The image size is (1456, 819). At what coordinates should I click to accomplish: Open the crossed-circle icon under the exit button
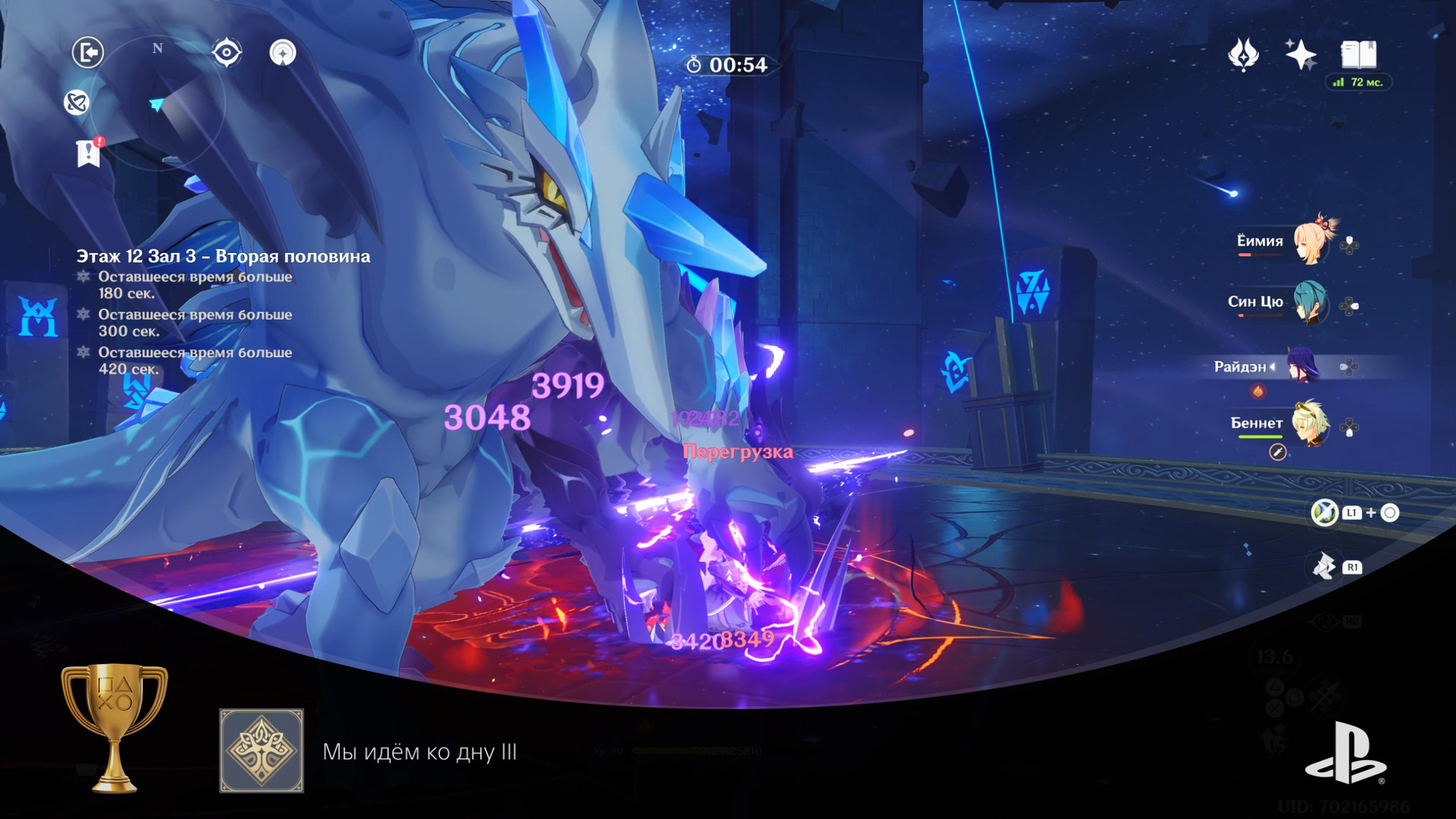click(x=77, y=102)
